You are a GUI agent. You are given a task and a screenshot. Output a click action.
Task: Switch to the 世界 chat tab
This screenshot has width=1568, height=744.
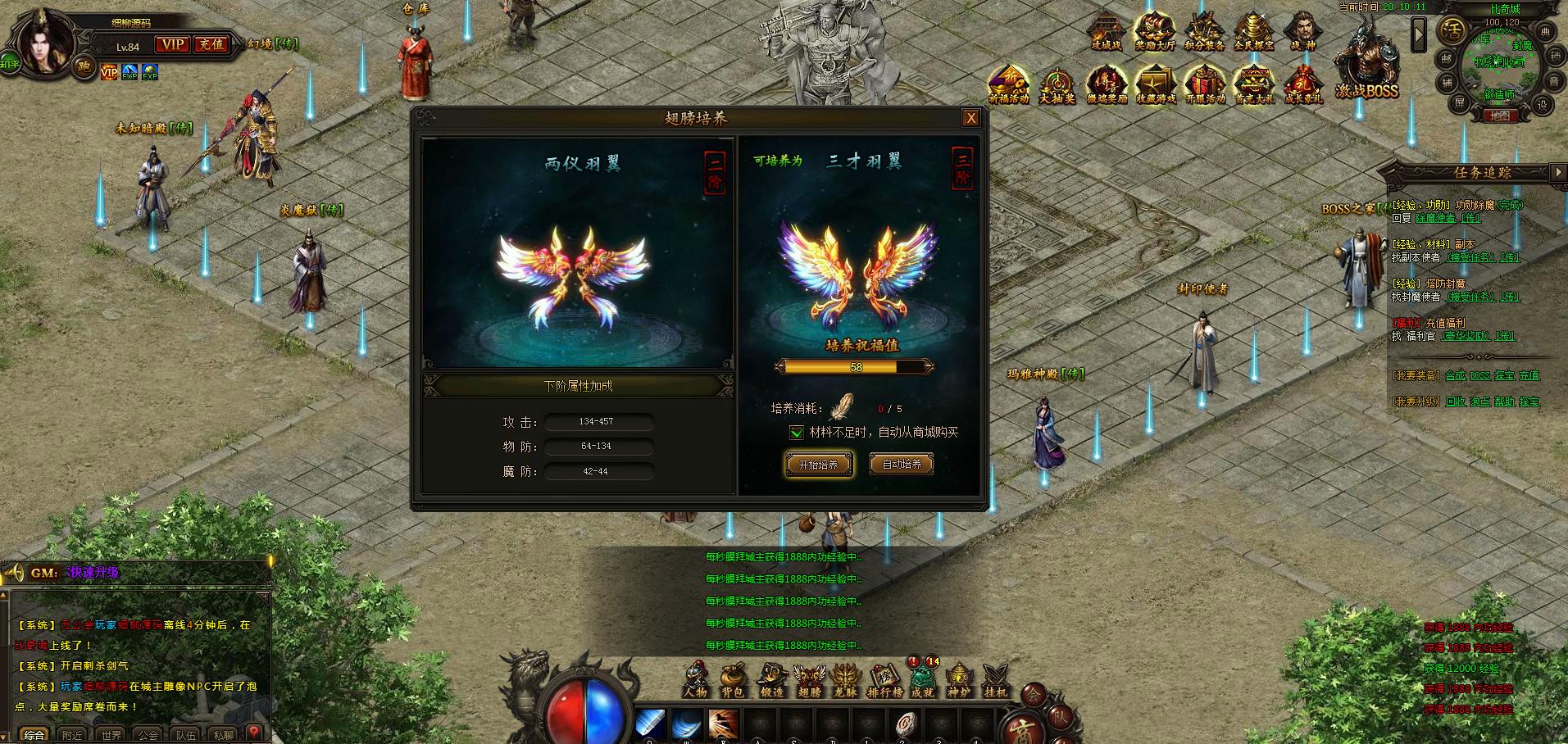[110, 734]
